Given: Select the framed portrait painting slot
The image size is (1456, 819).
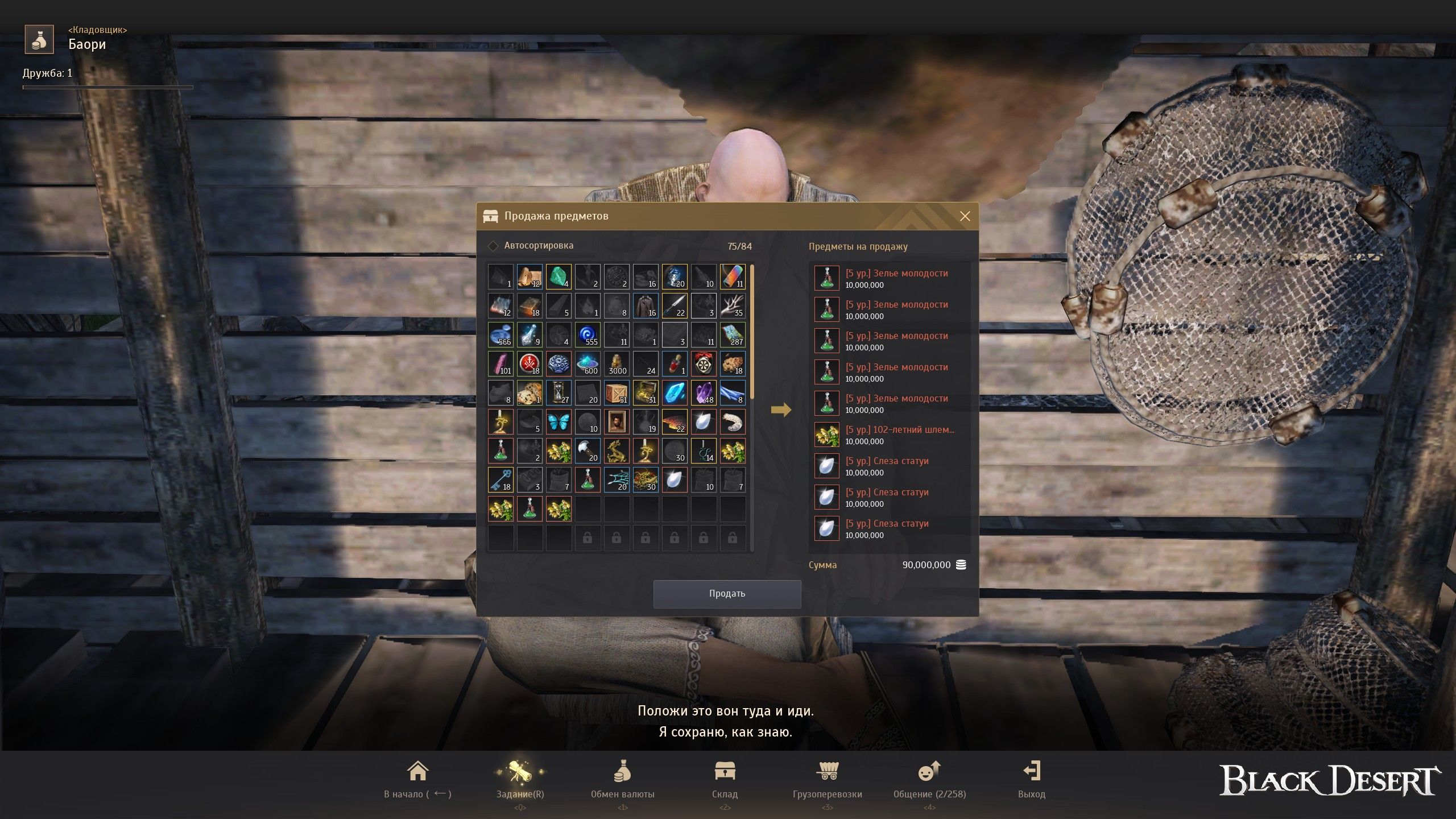Looking at the screenshot, I should click(616, 422).
